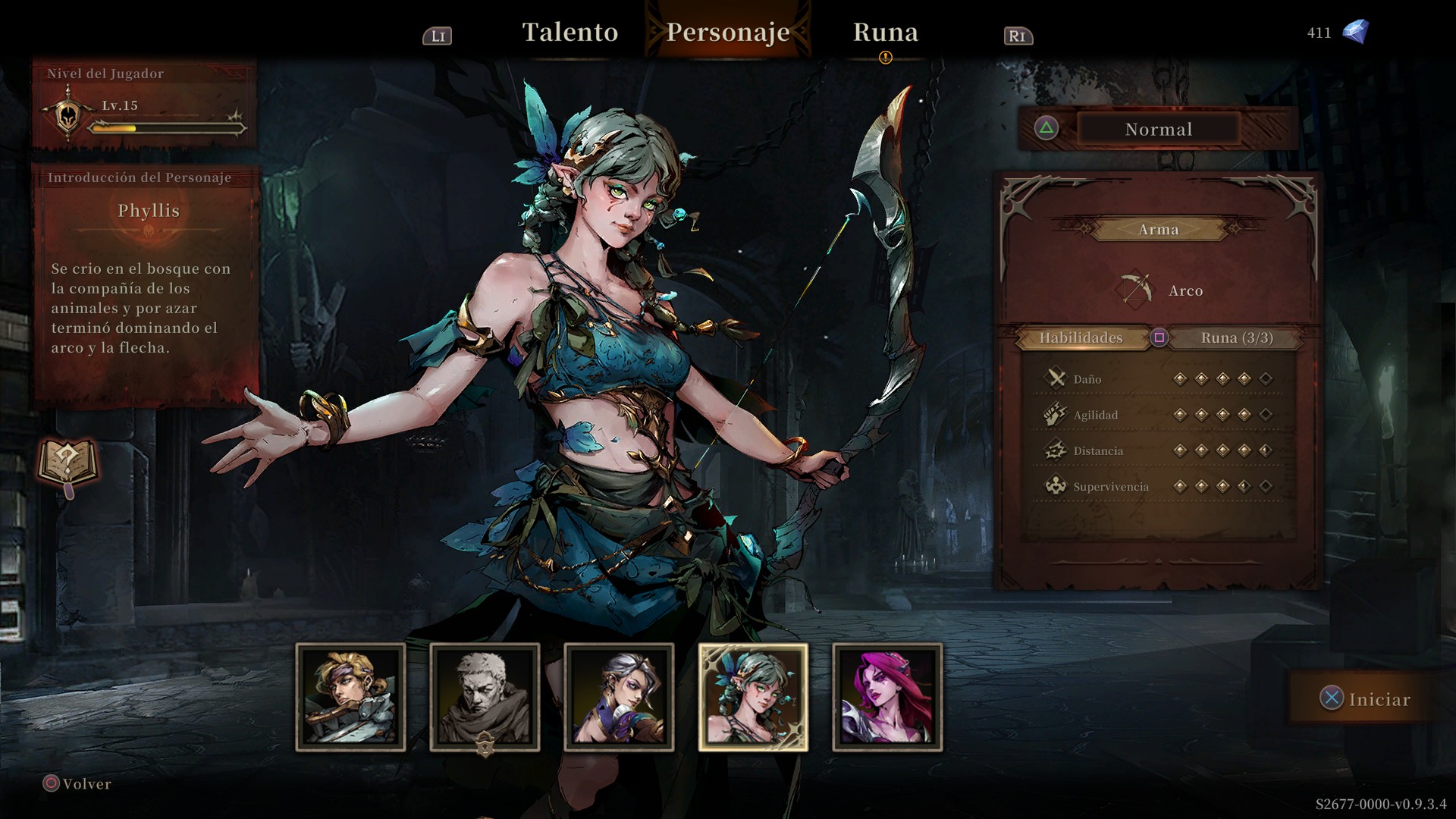The image size is (1456, 819).
Task: Choose the blonde headband hero portrait
Action: (x=350, y=697)
